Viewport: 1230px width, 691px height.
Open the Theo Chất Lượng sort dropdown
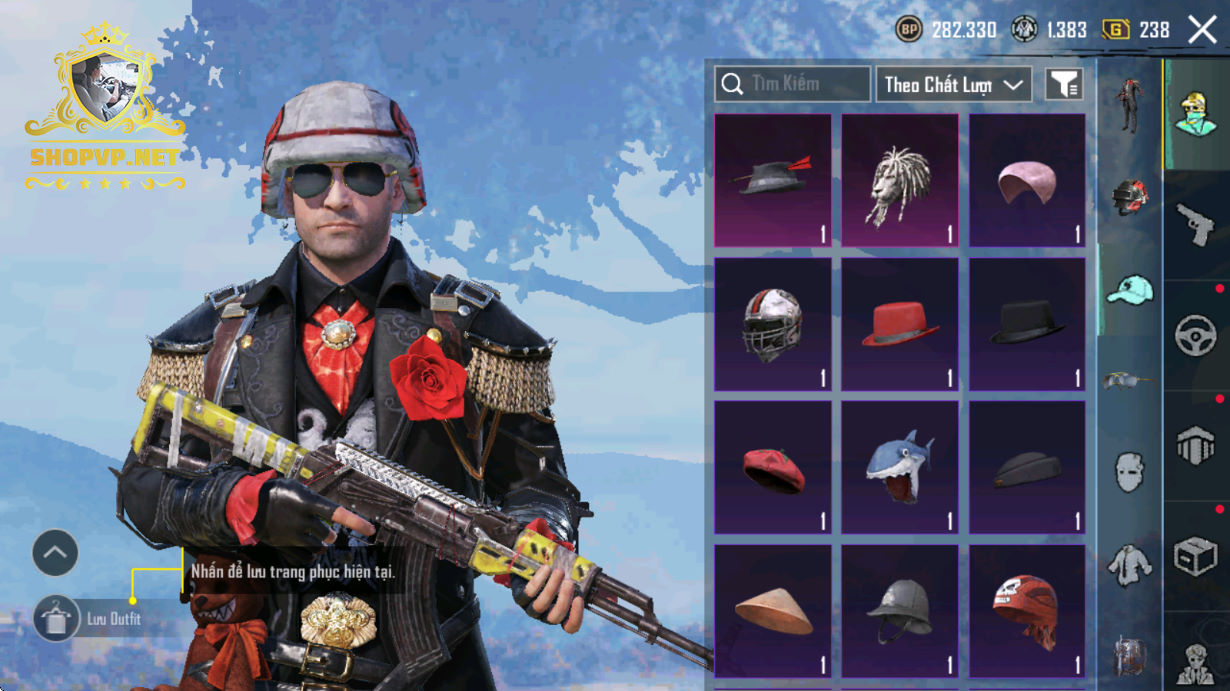[953, 84]
